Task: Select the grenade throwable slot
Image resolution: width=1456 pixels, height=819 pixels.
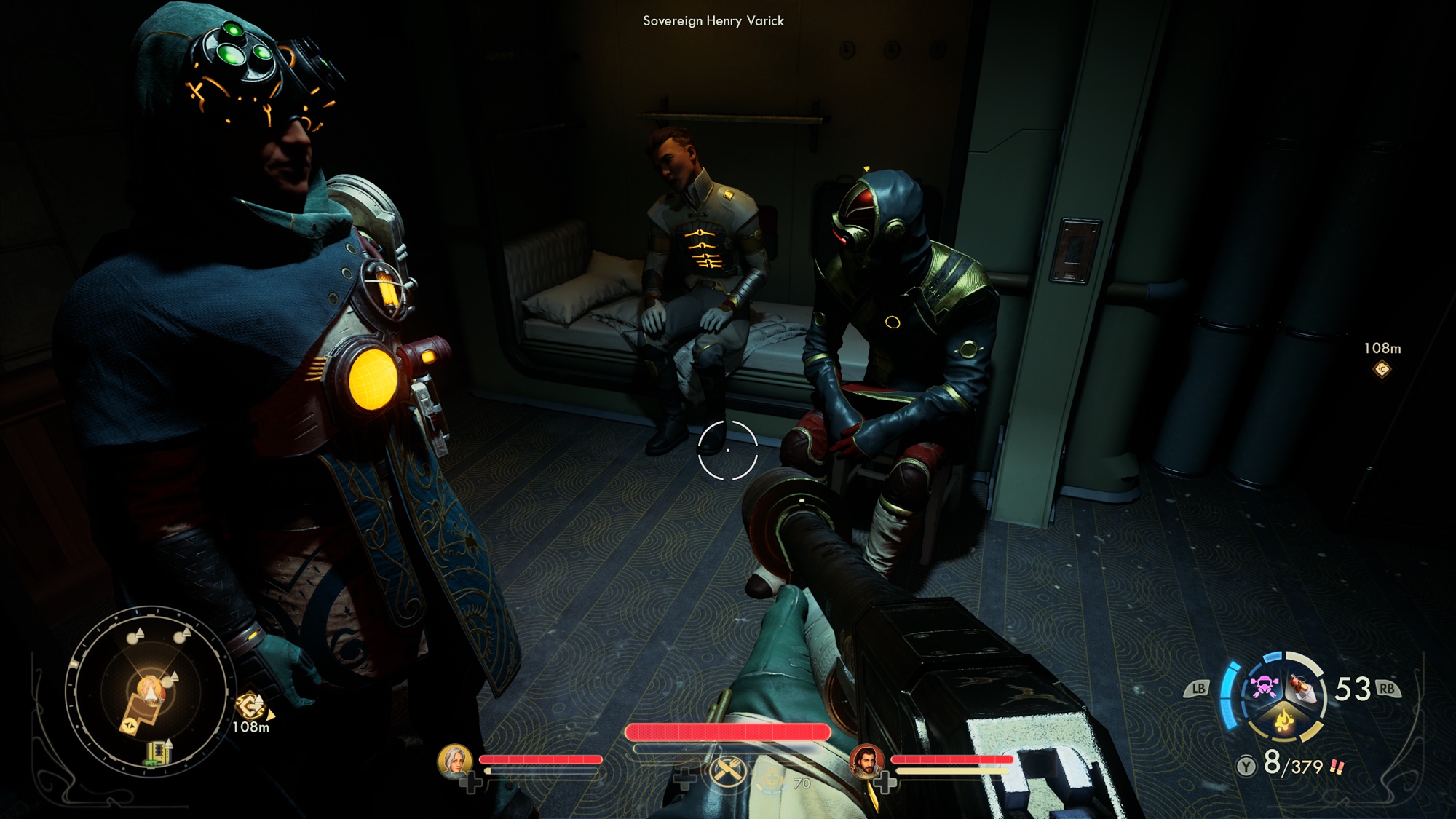Action: (1302, 687)
